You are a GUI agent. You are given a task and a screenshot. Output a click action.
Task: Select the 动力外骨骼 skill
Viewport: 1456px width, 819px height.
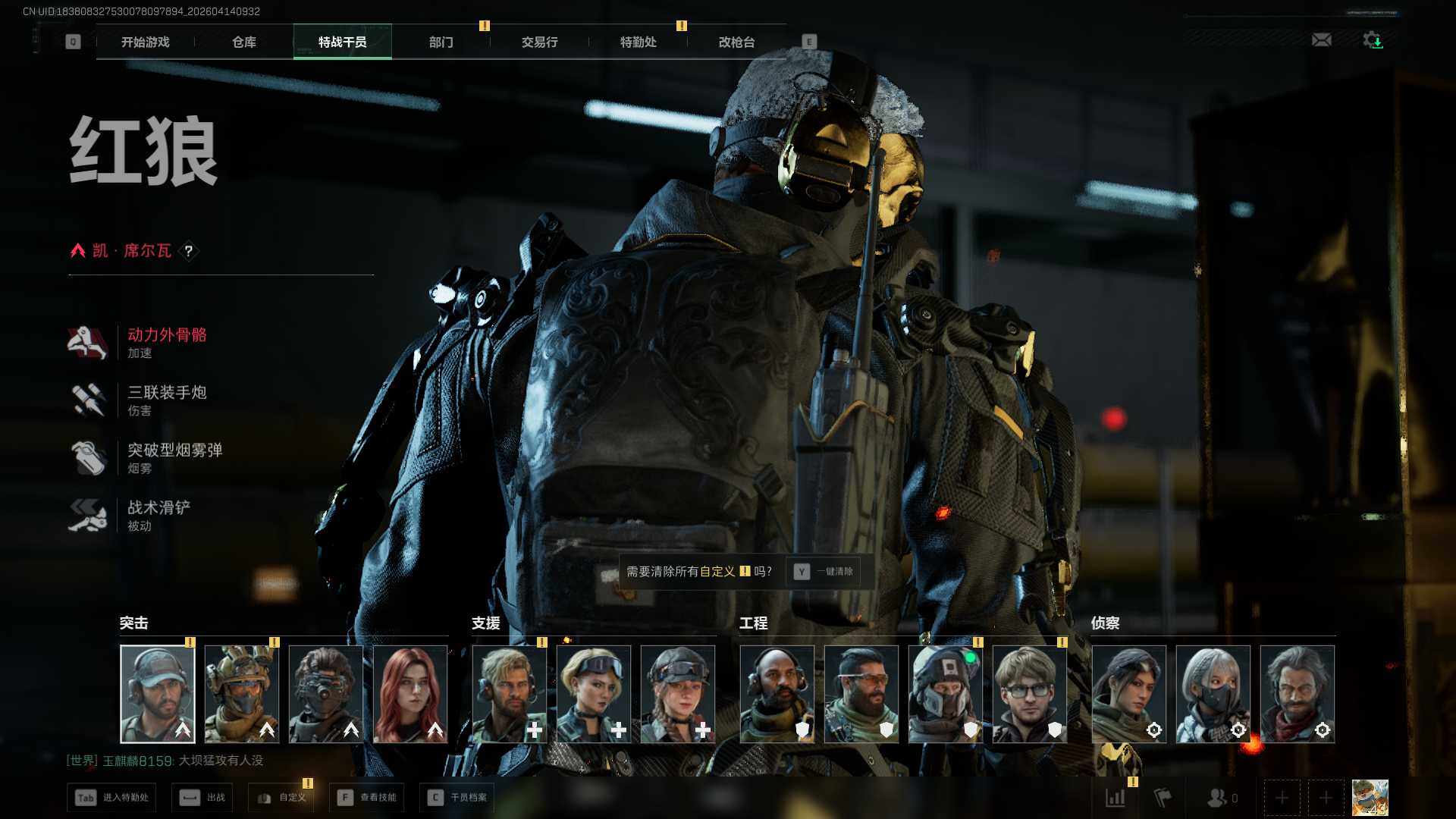pyautogui.click(x=166, y=335)
